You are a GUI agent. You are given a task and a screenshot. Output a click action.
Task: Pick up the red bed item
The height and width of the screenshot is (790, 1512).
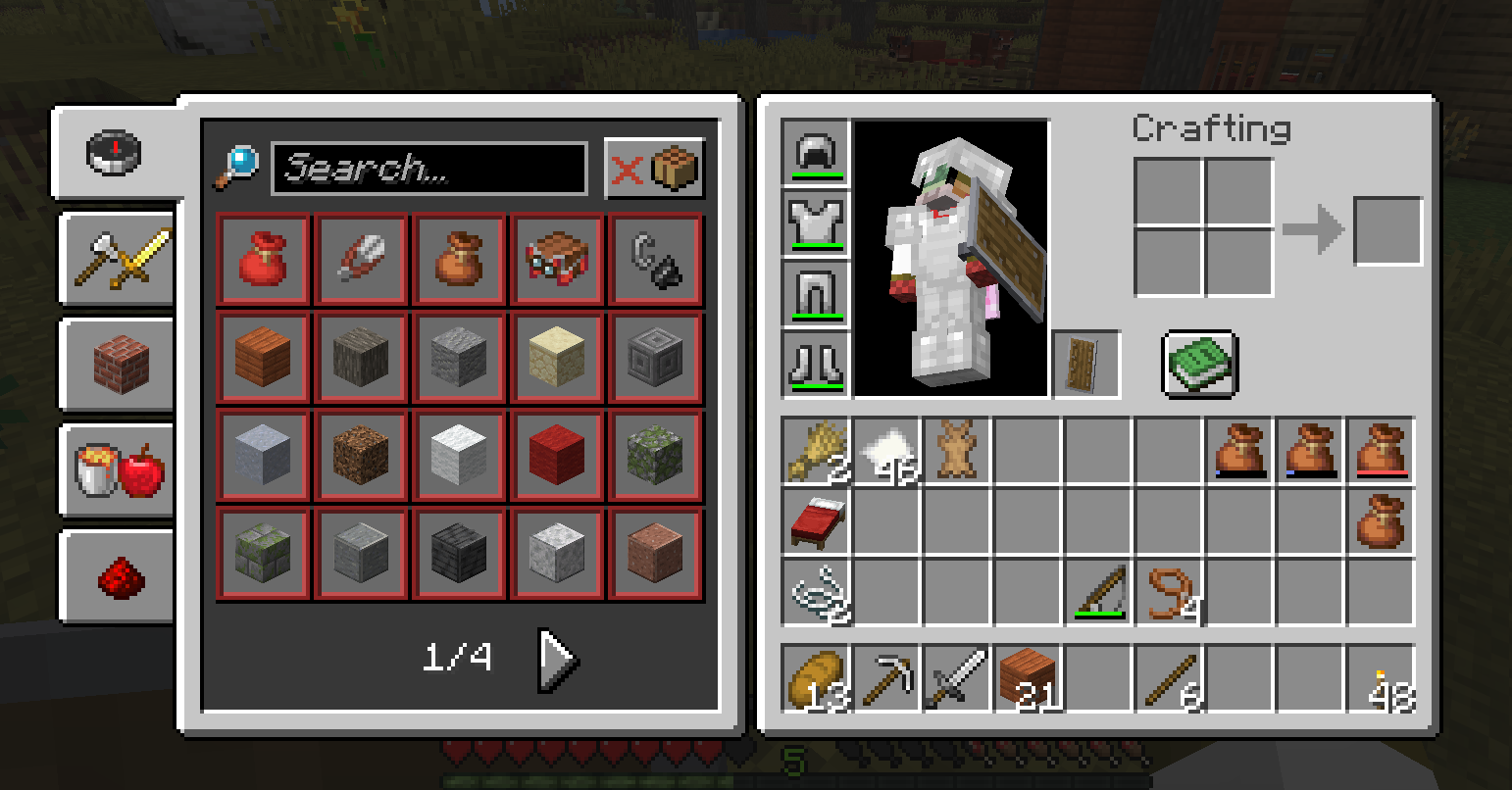point(816,521)
